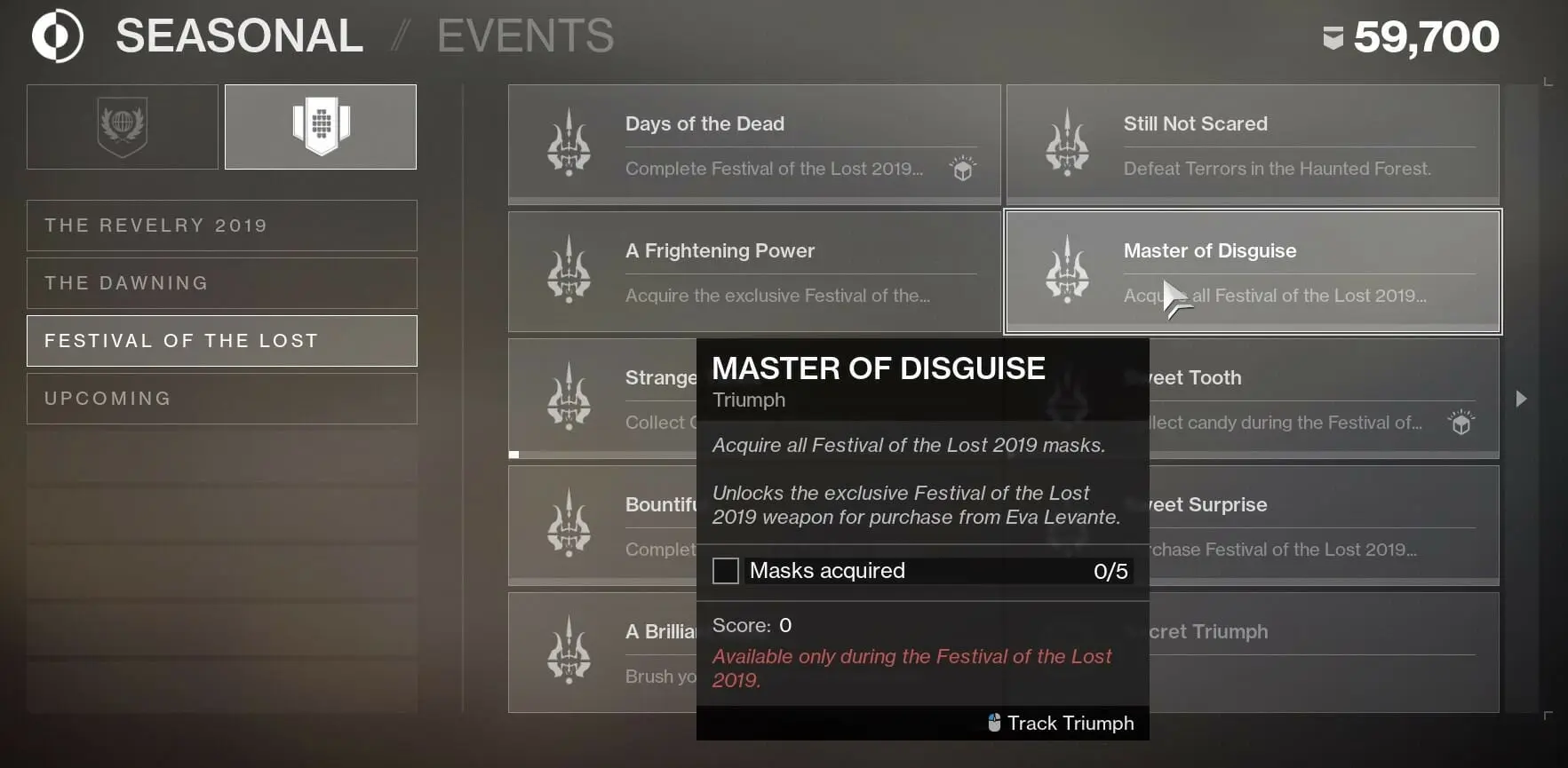Select the Sweet Surprise triumph tile
The image size is (1568, 768).
tap(1324, 525)
